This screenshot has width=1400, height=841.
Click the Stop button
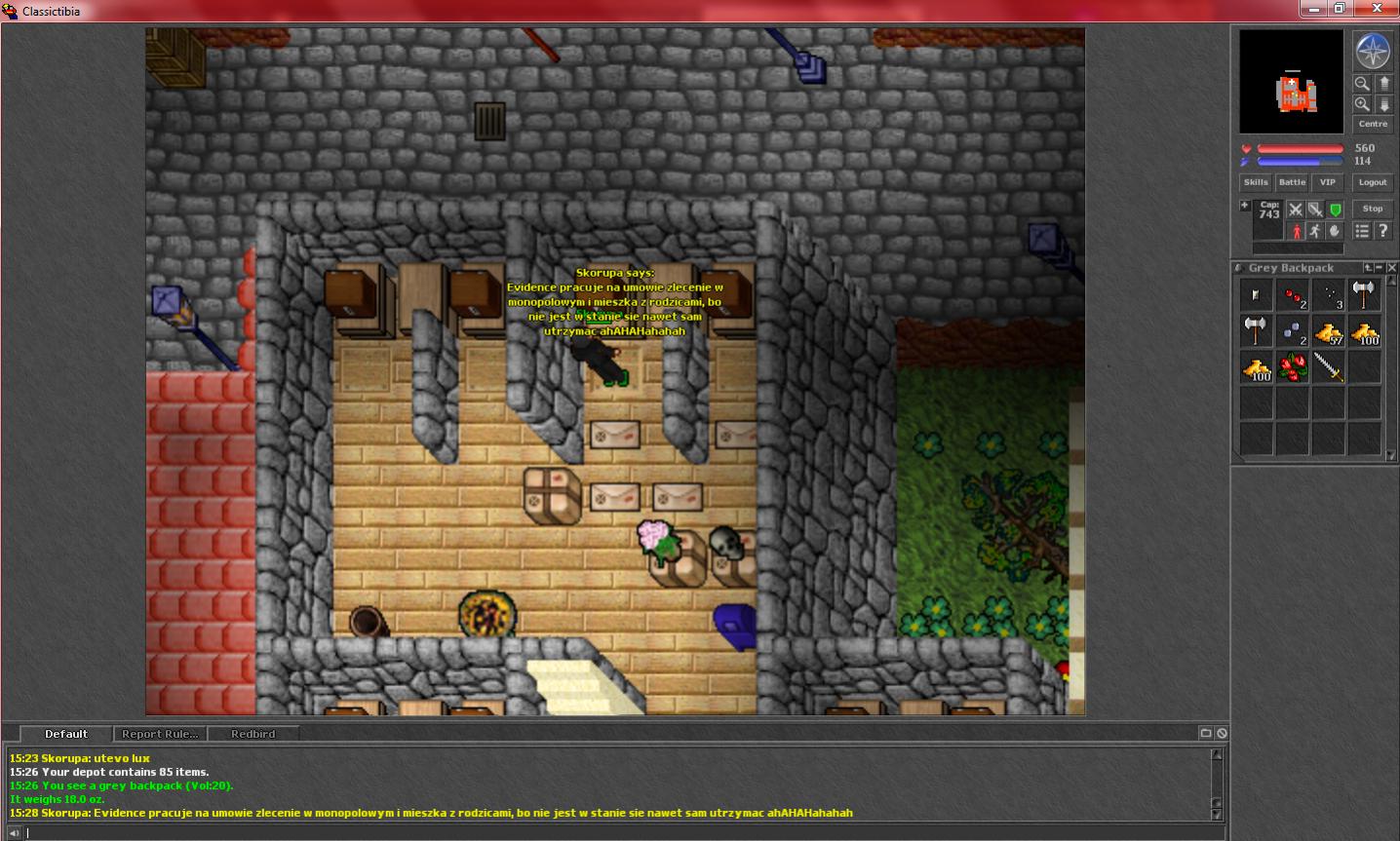1373,209
